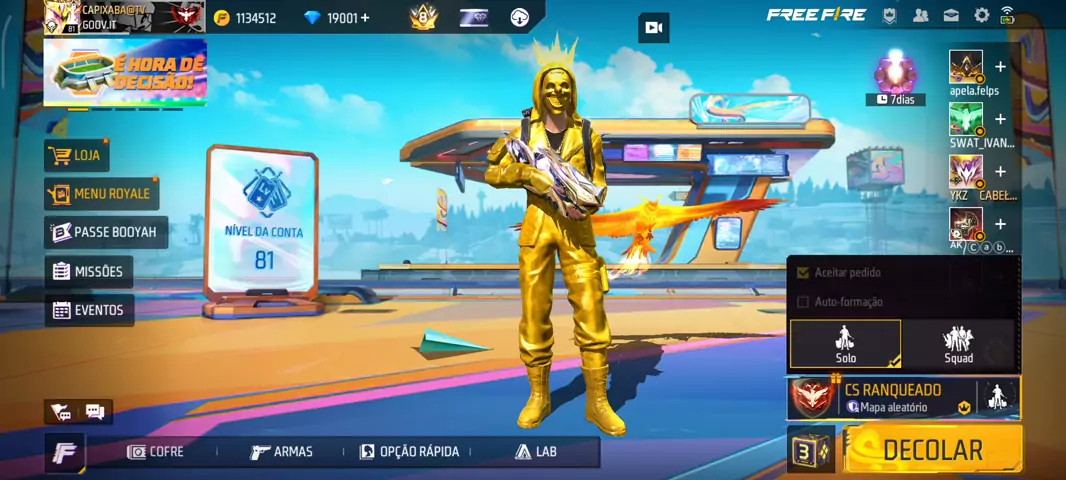1066x480 pixels.
Task: Open the Eventos menu
Action: 88,310
